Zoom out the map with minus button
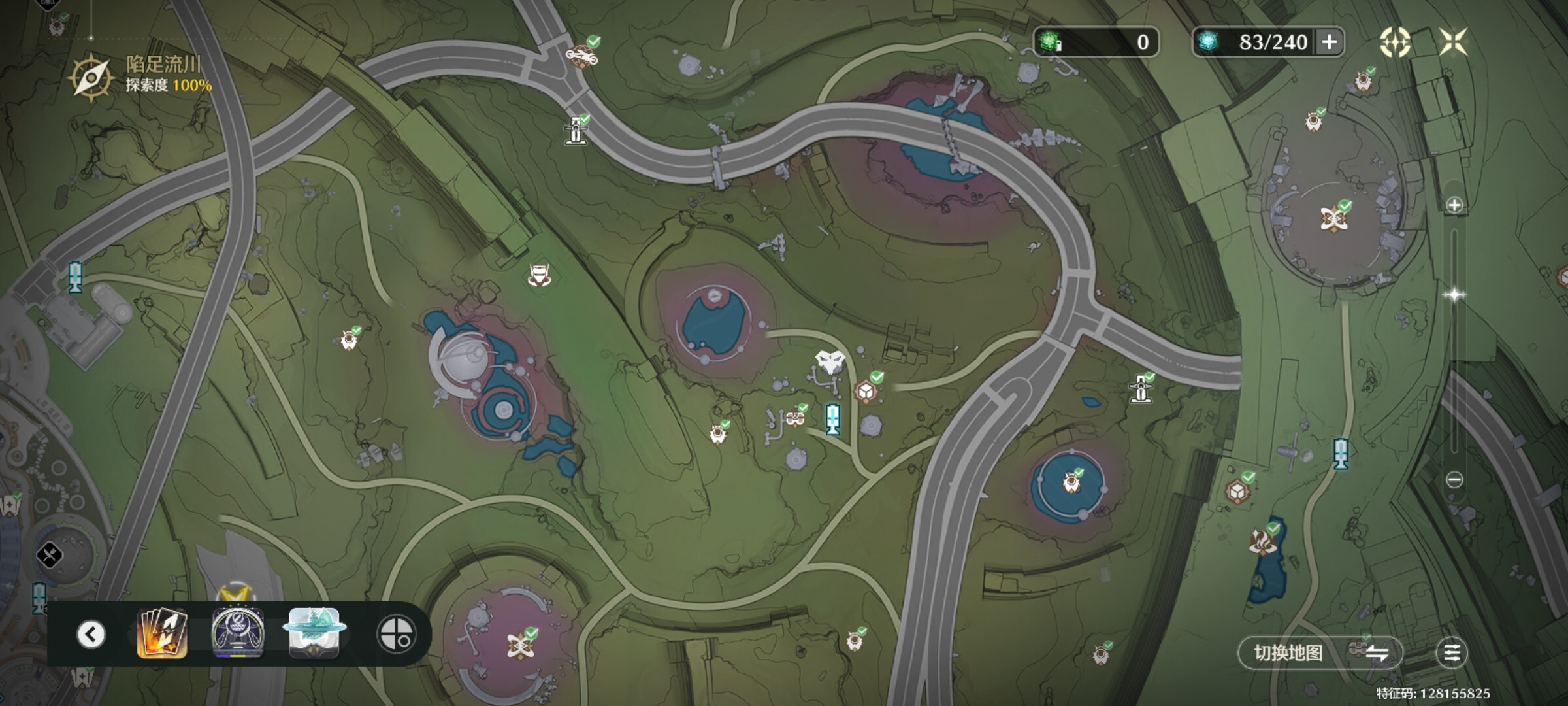Image resolution: width=1568 pixels, height=706 pixels. tap(1454, 480)
